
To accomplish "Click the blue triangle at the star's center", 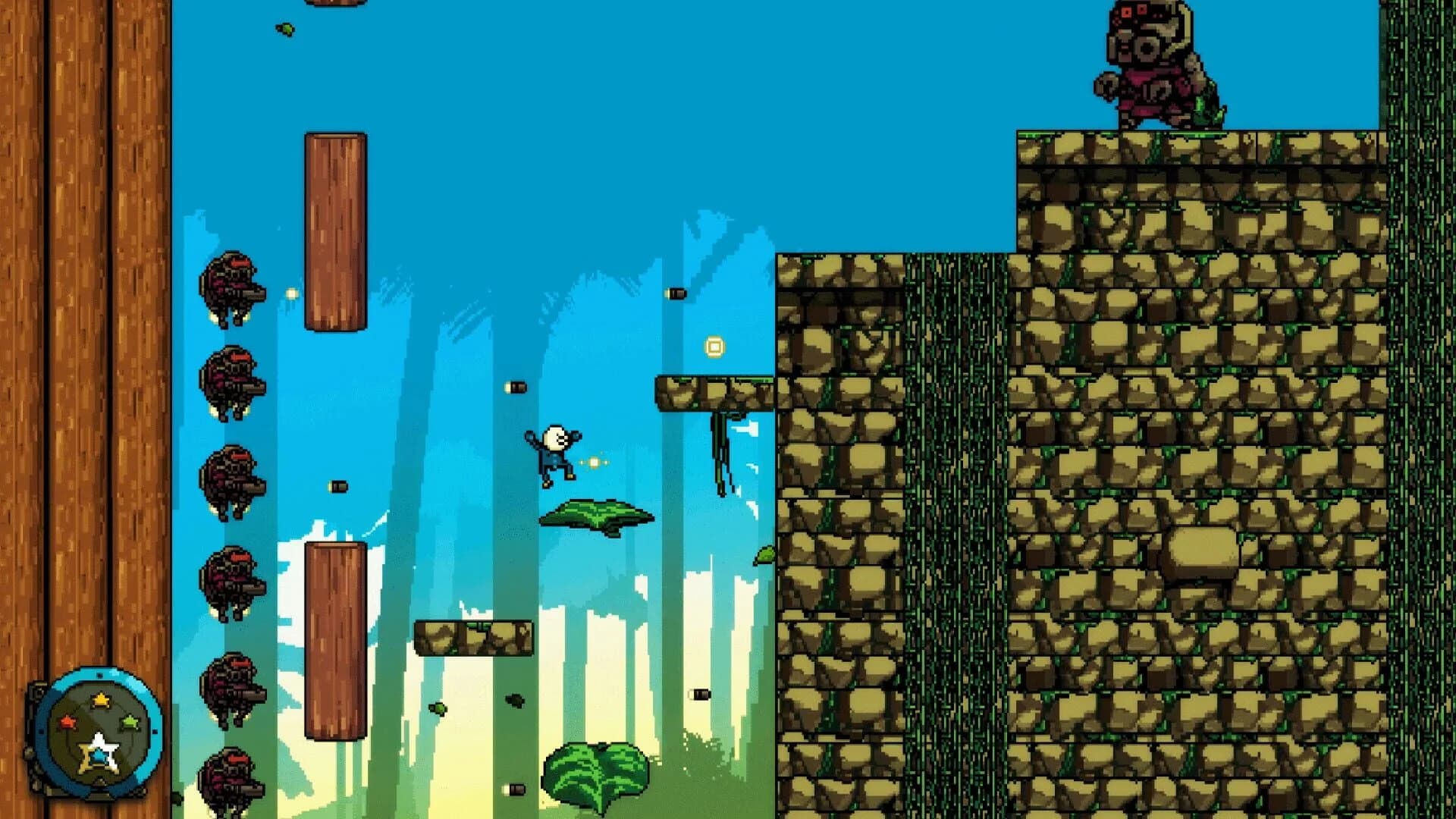I will 99,756.
